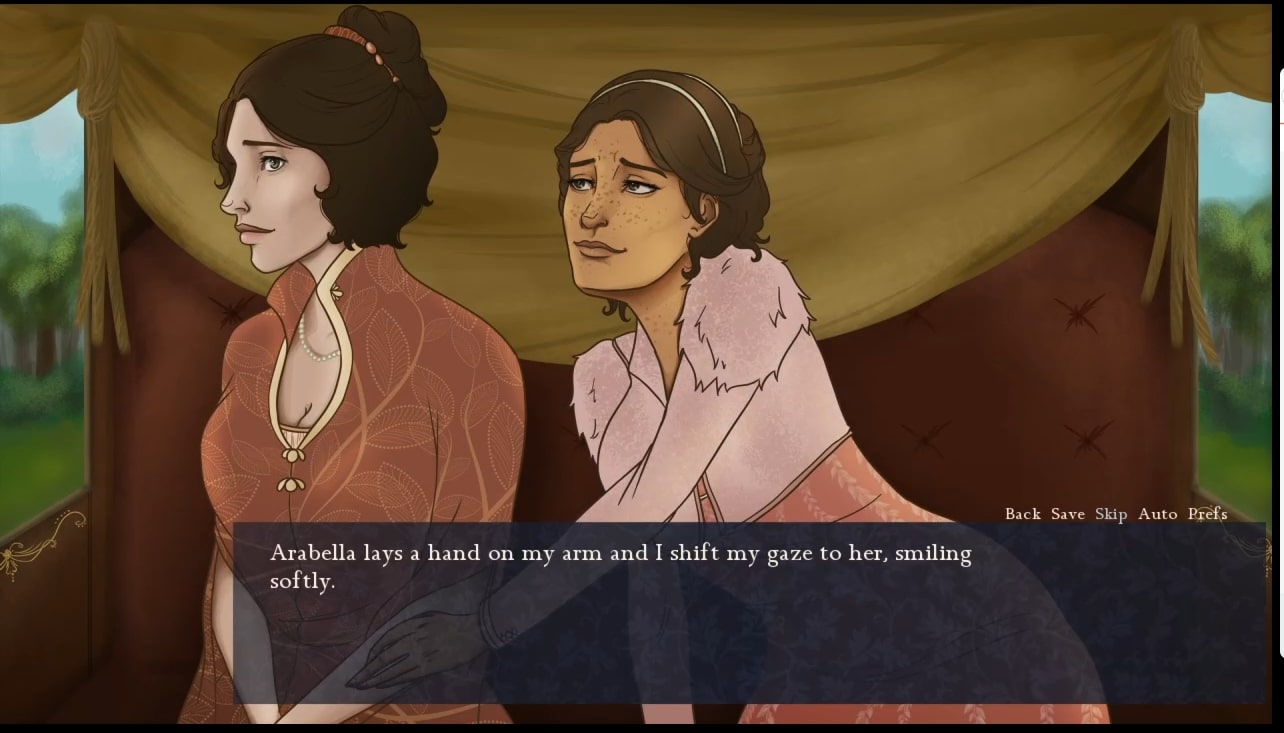This screenshot has height=733, width=1284.
Task: Go back to the previous dialogue line
Action: point(1022,514)
